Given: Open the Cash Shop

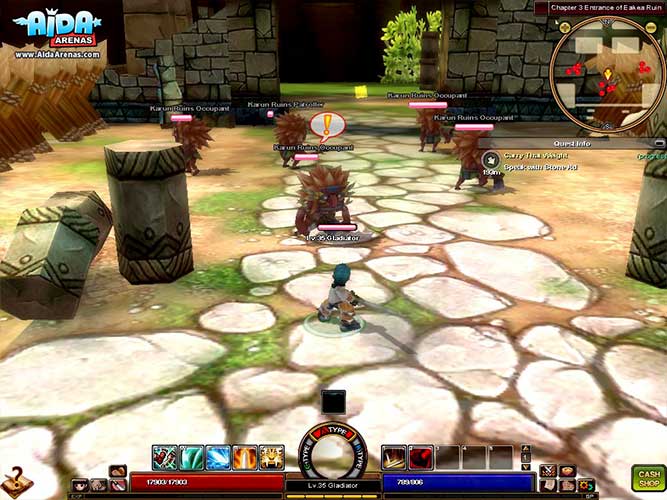Looking at the screenshot, I should click(647, 477).
